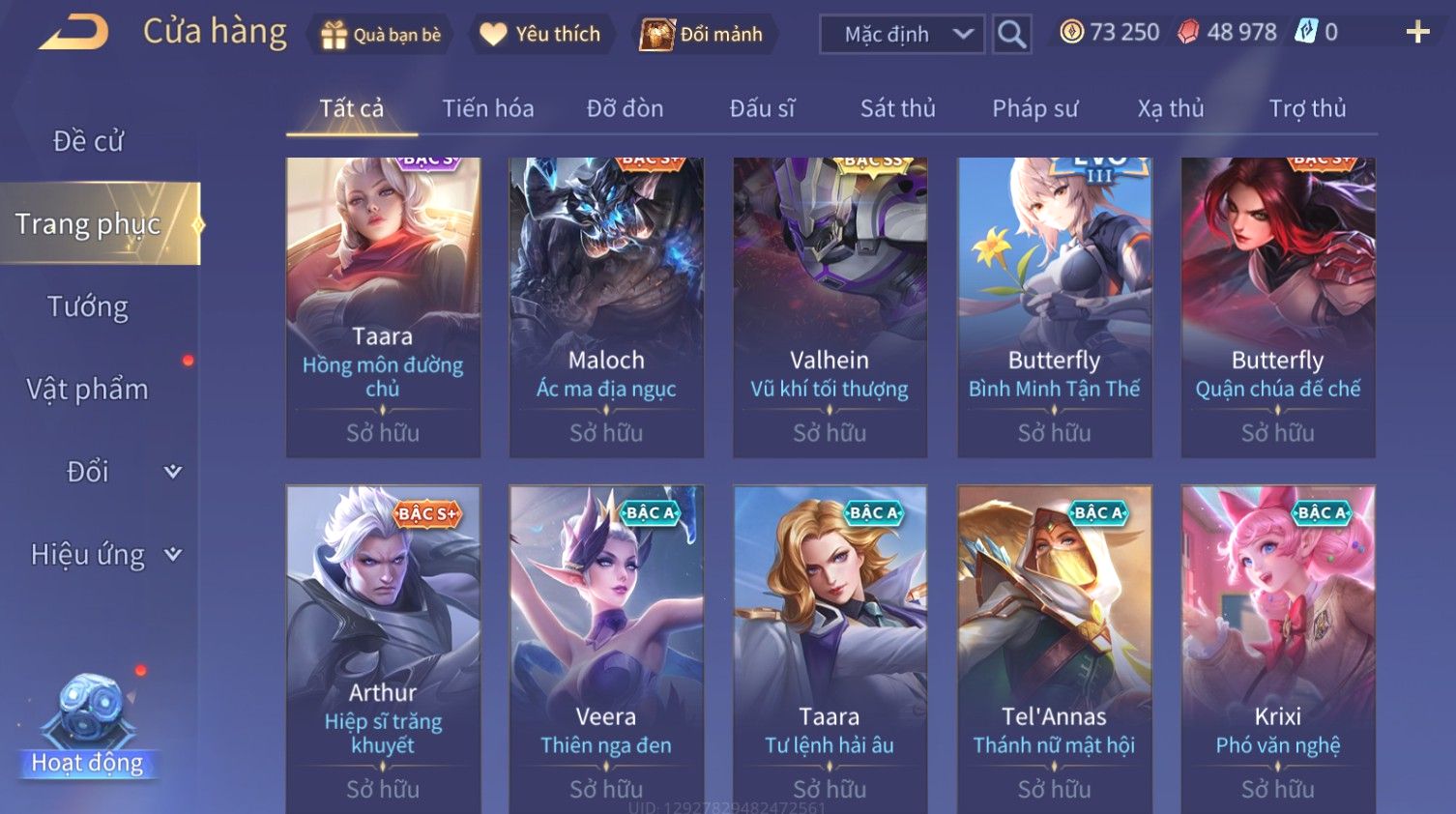The height and width of the screenshot is (814, 1456).
Task: Add currency with the plus button
Action: [1417, 33]
